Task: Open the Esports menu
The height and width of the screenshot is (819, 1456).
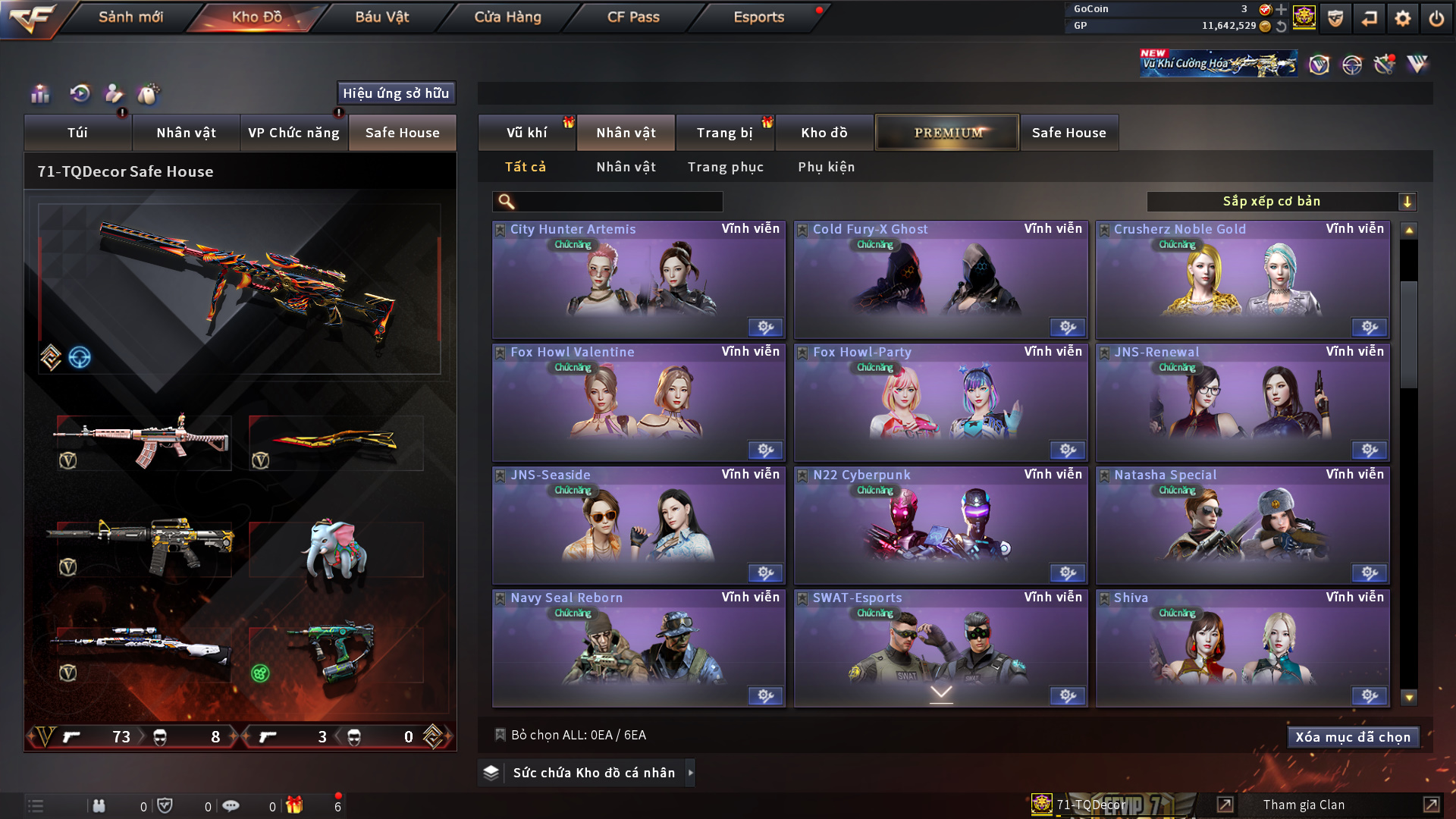Action: pyautogui.click(x=758, y=17)
